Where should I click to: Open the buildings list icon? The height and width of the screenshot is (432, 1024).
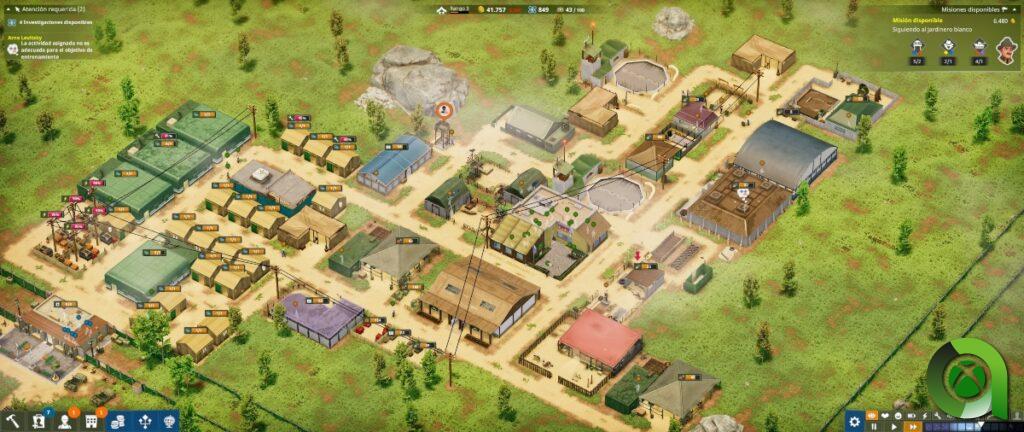coord(93,421)
